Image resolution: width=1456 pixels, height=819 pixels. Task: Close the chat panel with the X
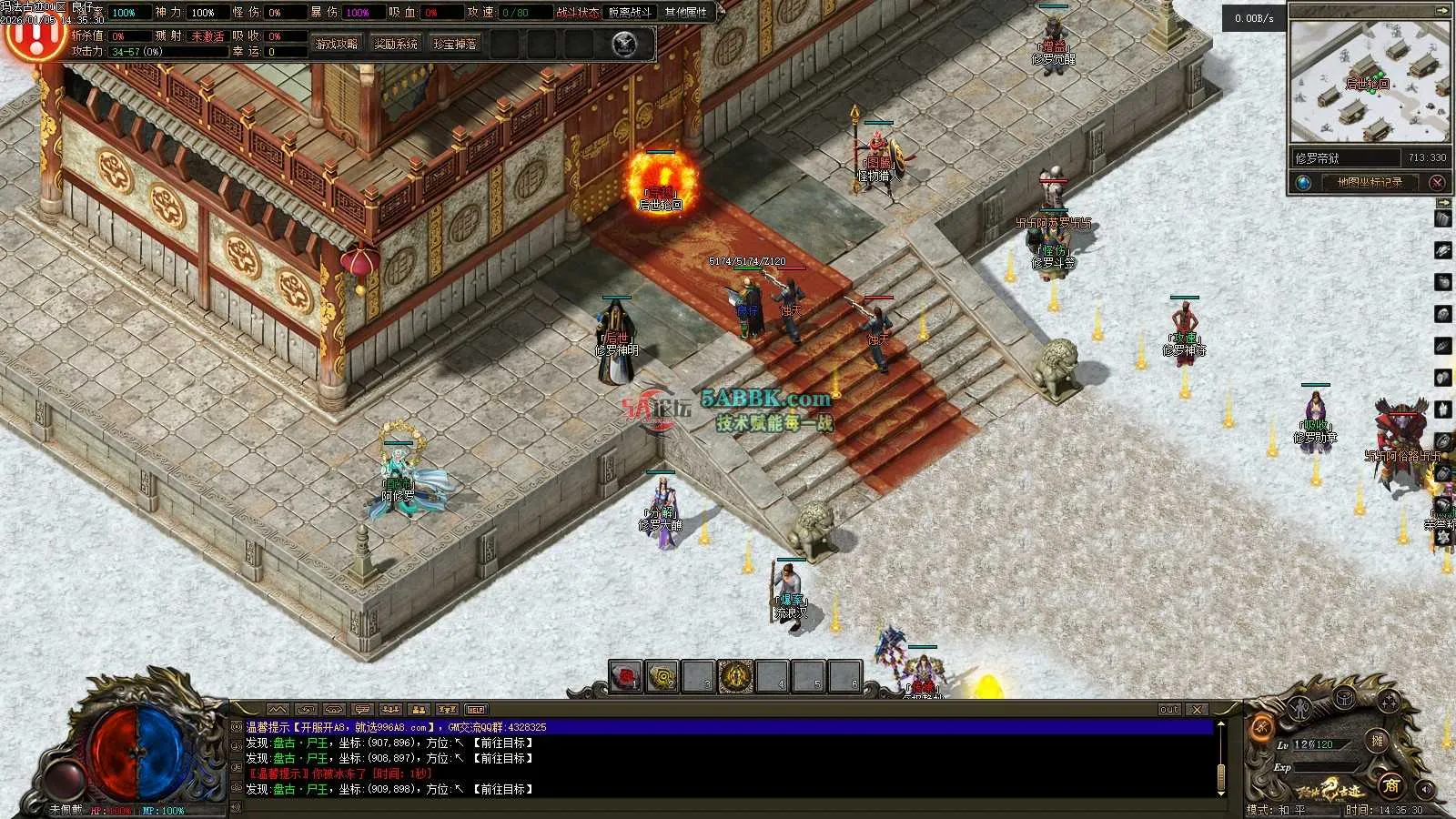(1198, 709)
